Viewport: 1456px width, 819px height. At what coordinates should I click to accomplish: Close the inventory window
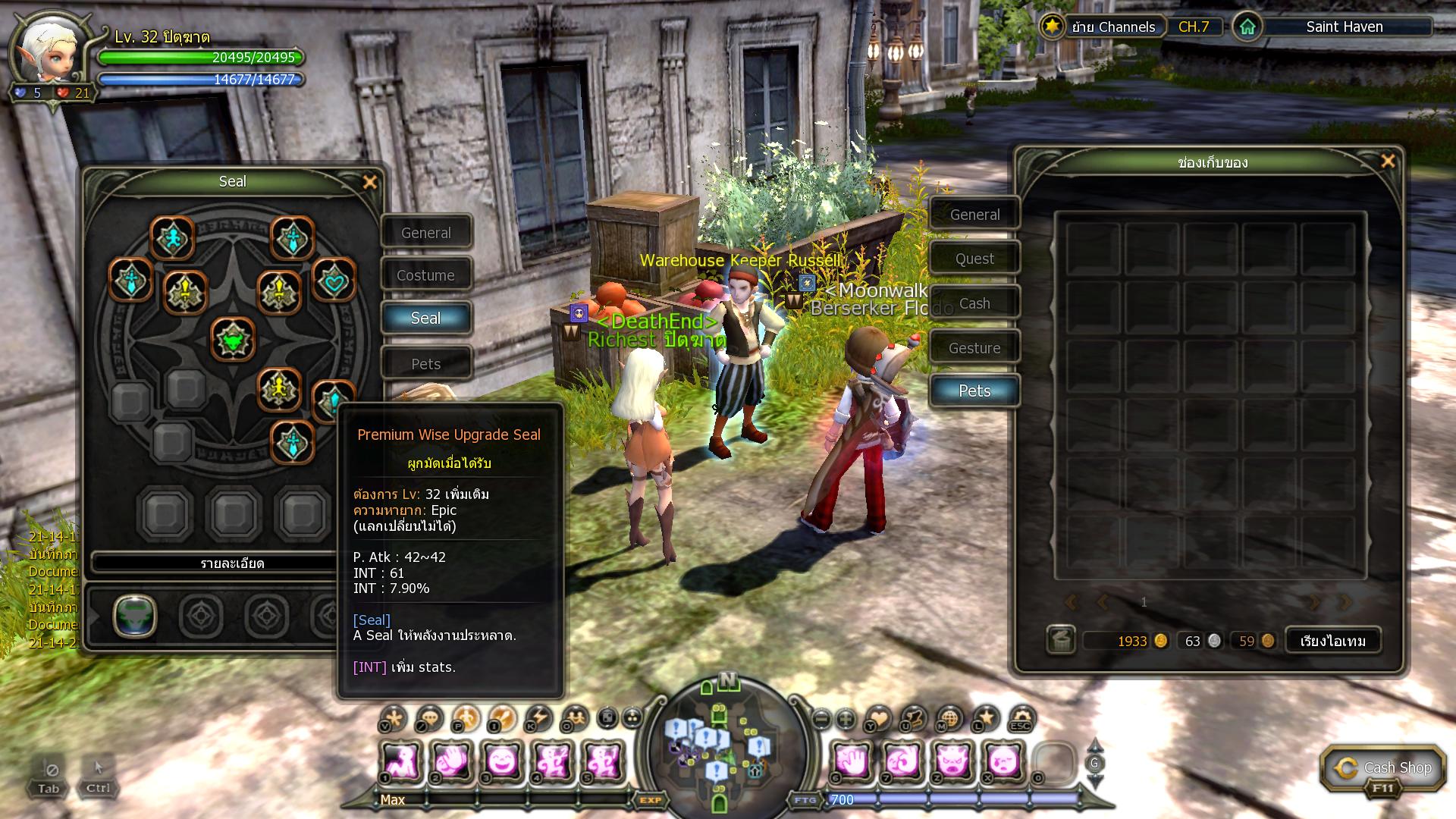[x=1388, y=162]
